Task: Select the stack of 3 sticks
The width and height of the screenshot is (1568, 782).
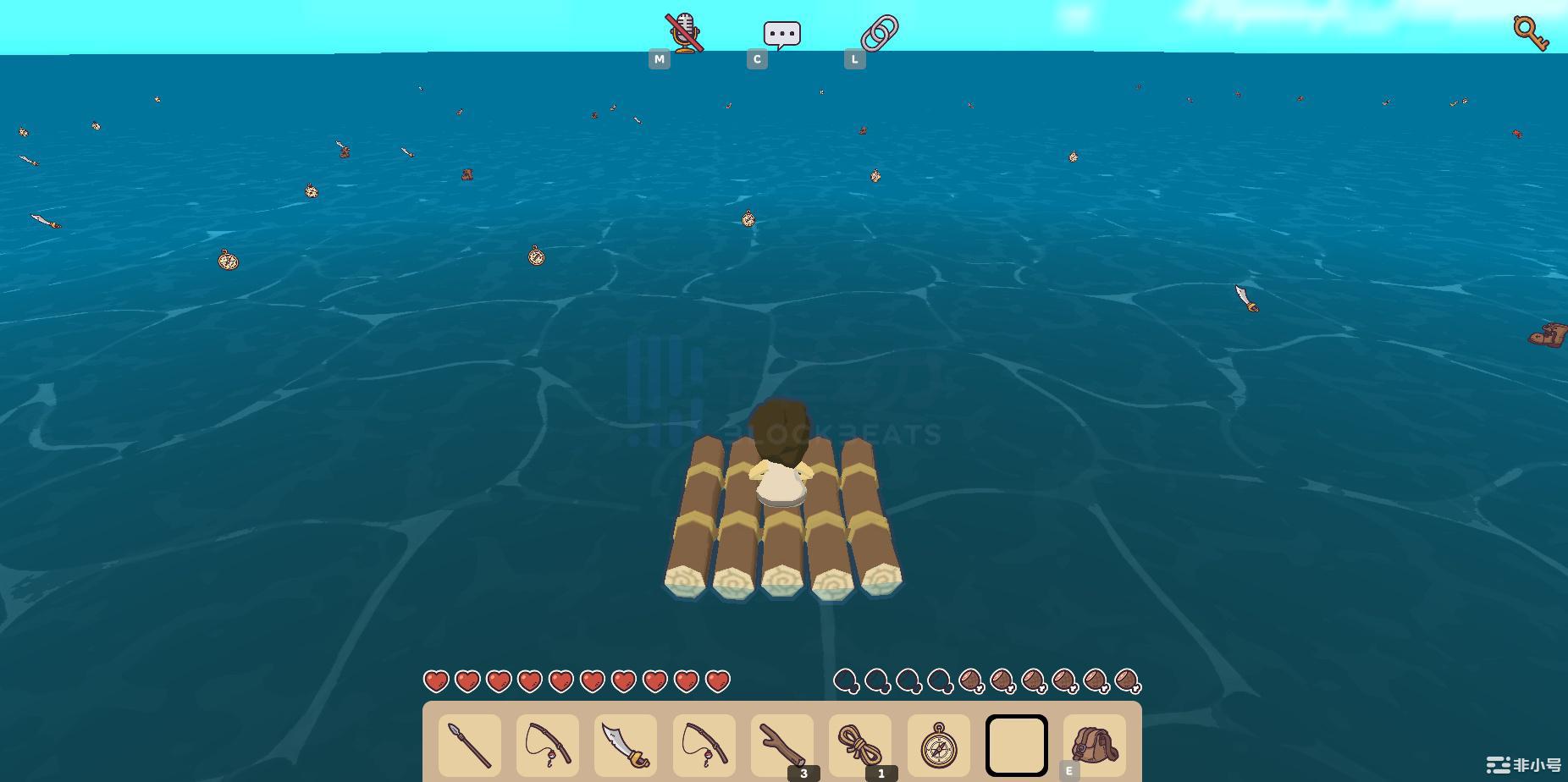Action: point(782,745)
